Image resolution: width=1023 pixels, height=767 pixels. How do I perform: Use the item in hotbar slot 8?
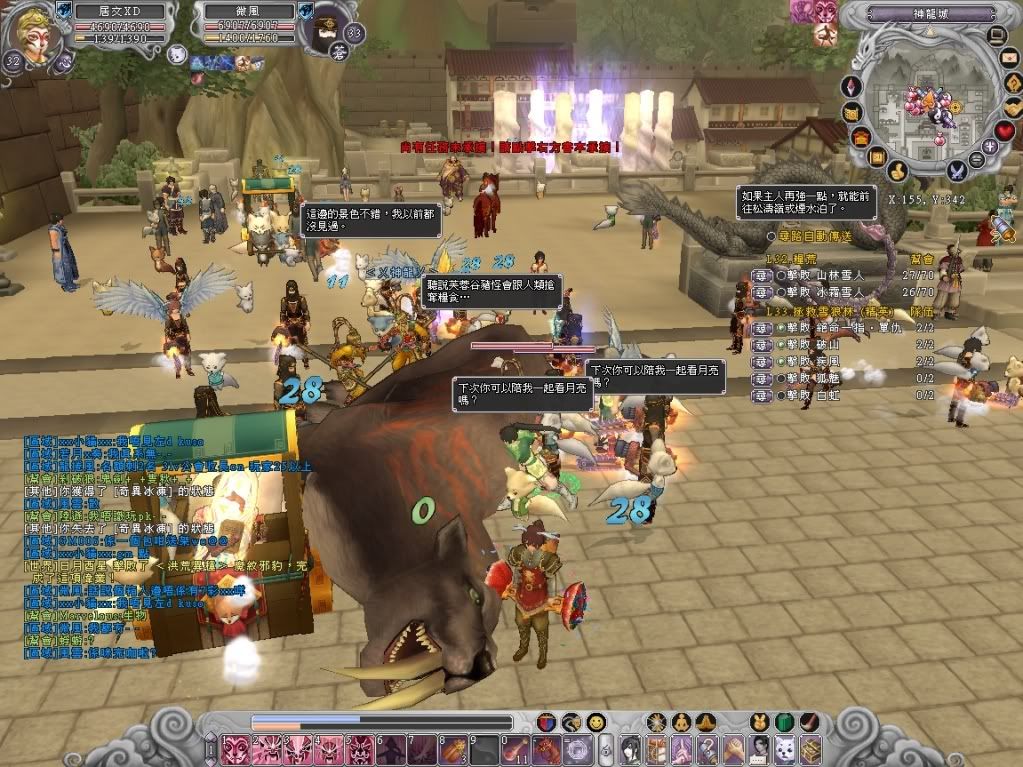tap(453, 749)
